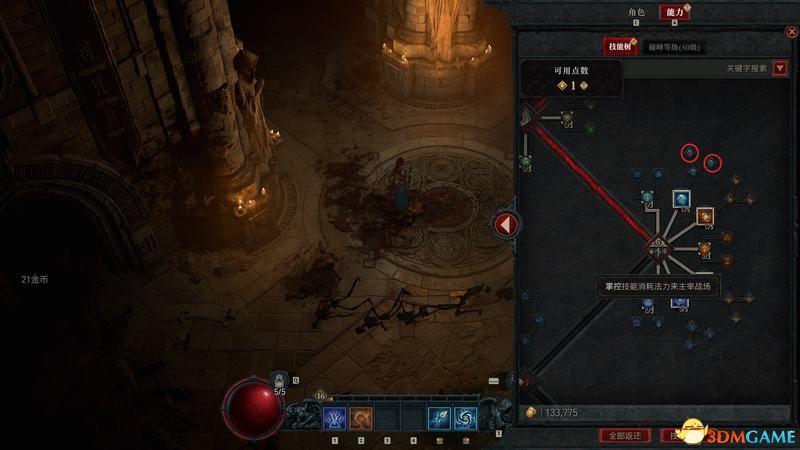Click the 全部返还 refund all button
This screenshot has height=450, width=800.
click(x=626, y=435)
